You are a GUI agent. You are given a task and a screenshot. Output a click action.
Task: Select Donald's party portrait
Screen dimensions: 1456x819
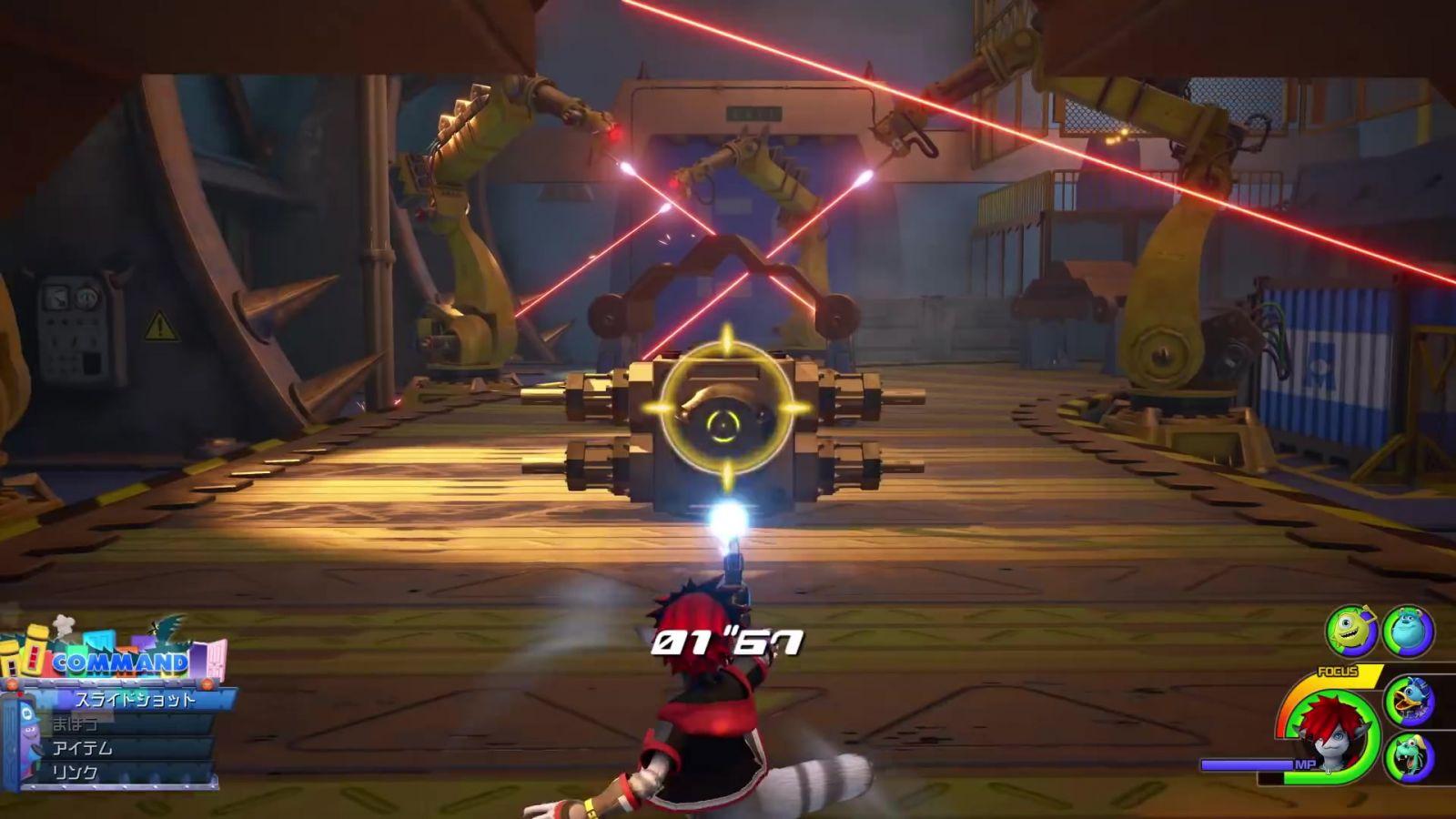pyautogui.click(x=1410, y=701)
